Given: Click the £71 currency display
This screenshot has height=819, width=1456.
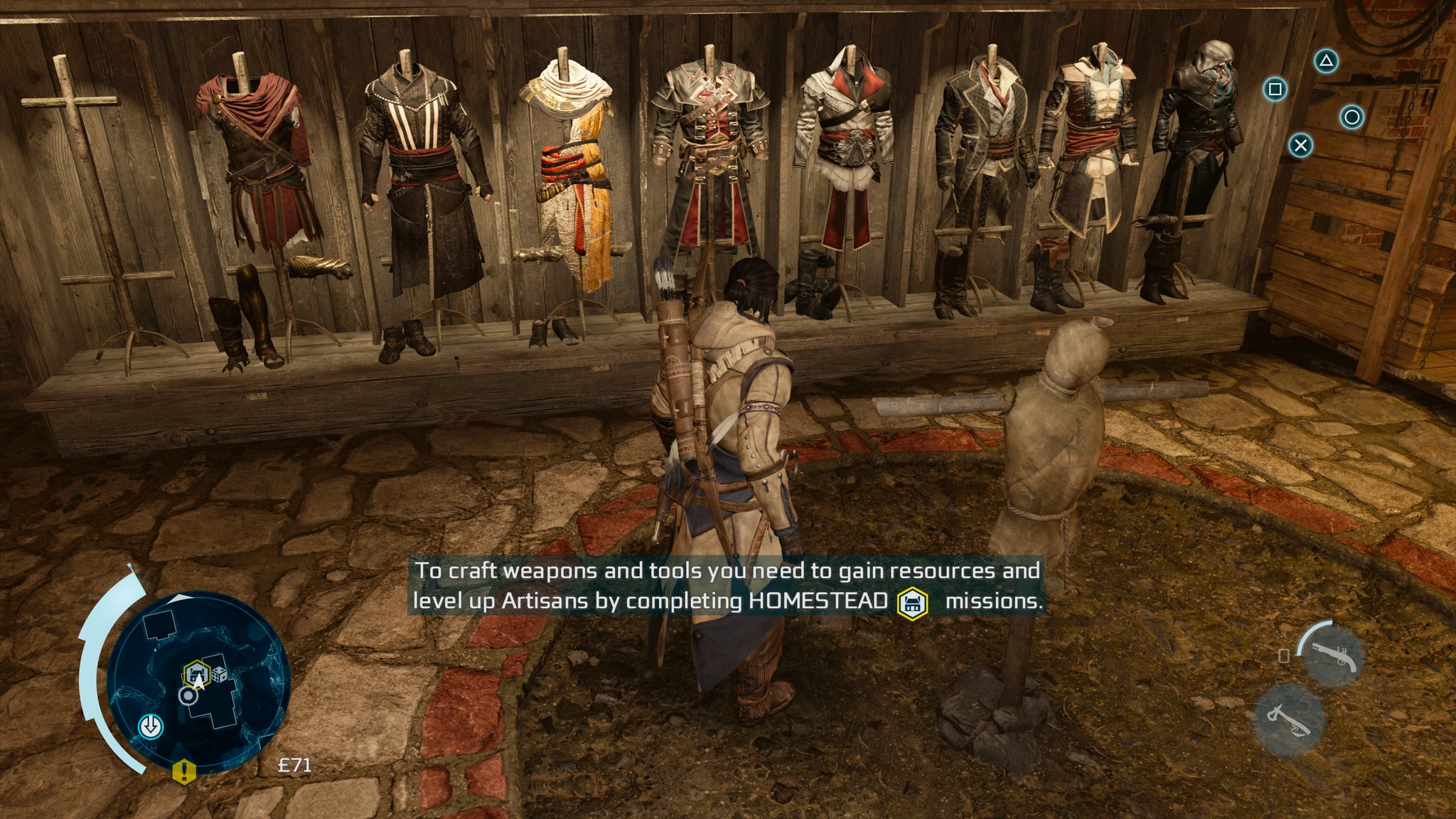Looking at the screenshot, I should [x=294, y=764].
